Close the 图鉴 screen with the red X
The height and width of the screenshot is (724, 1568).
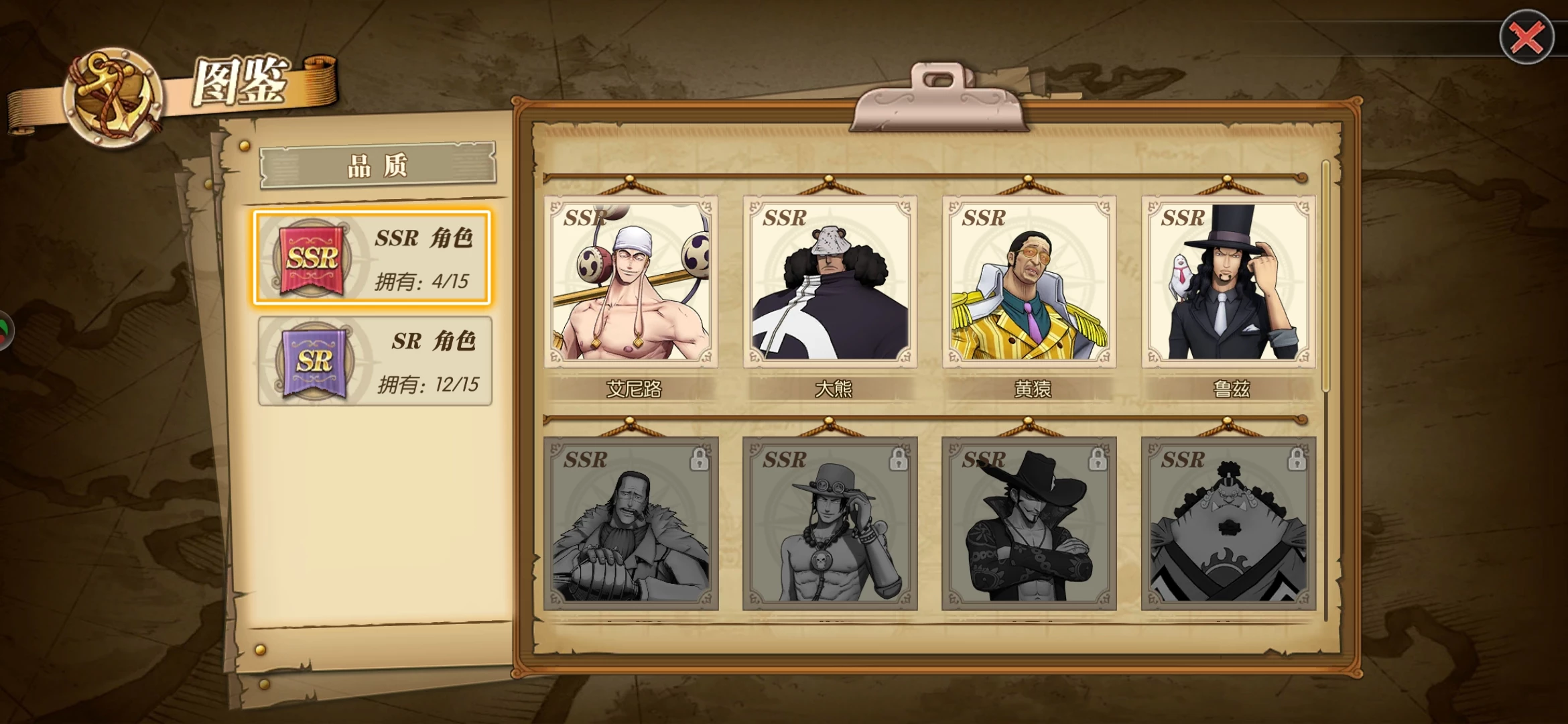(1526, 38)
